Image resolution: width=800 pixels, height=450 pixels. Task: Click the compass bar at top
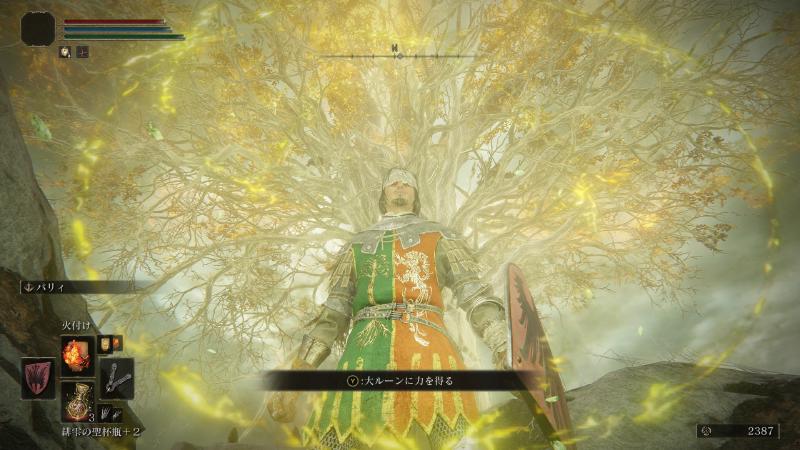pyautogui.click(x=397, y=51)
